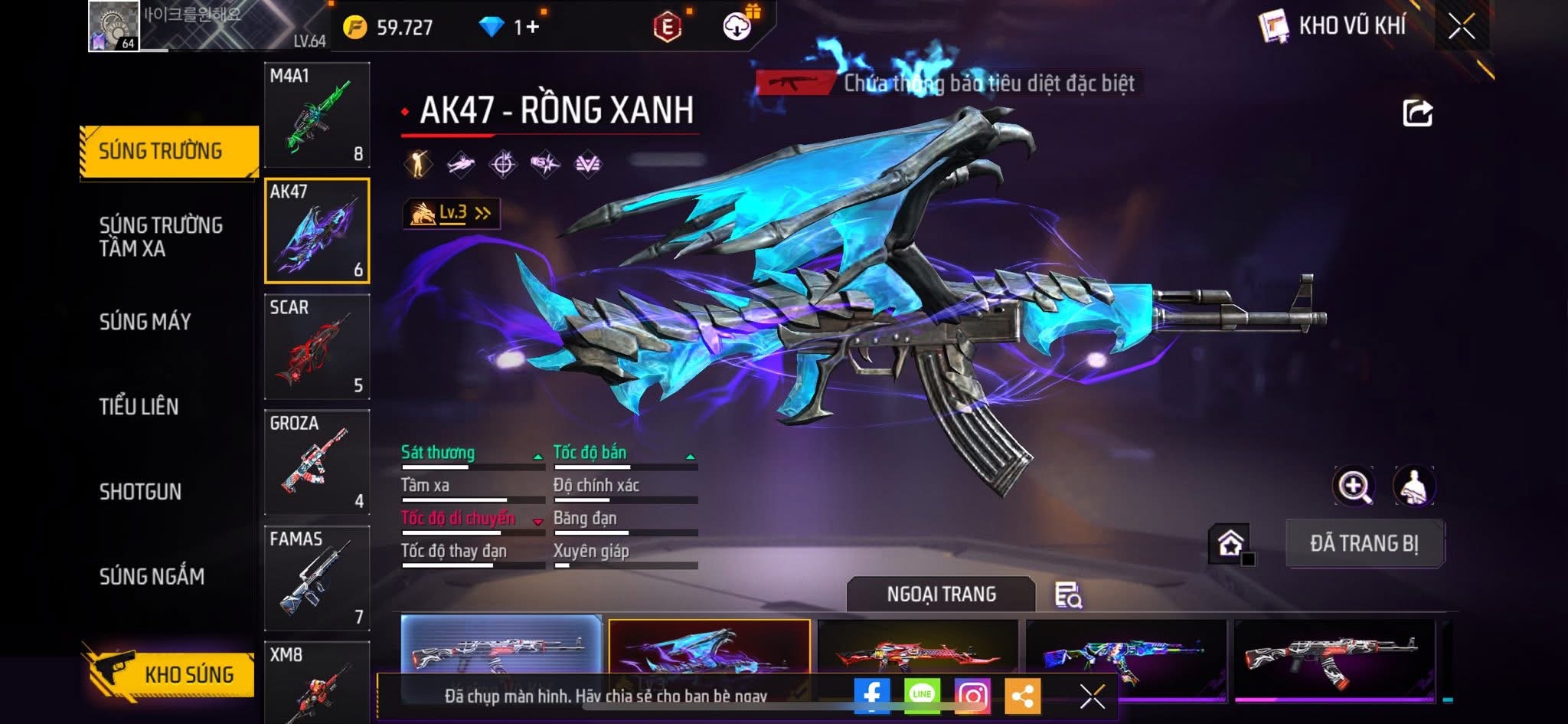Screen dimensions: 1568x724
Task: Pick the FAMAS weapon tile
Action: [x=317, y=578]
